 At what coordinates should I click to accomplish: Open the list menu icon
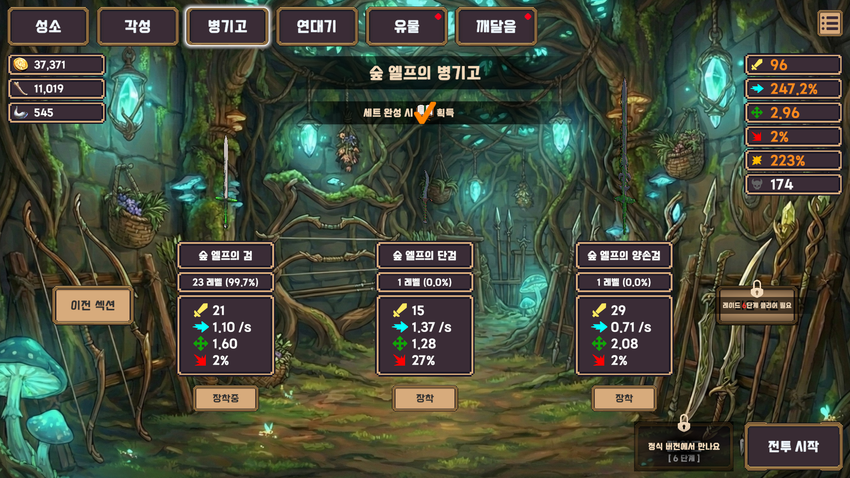tap(829, 23)
